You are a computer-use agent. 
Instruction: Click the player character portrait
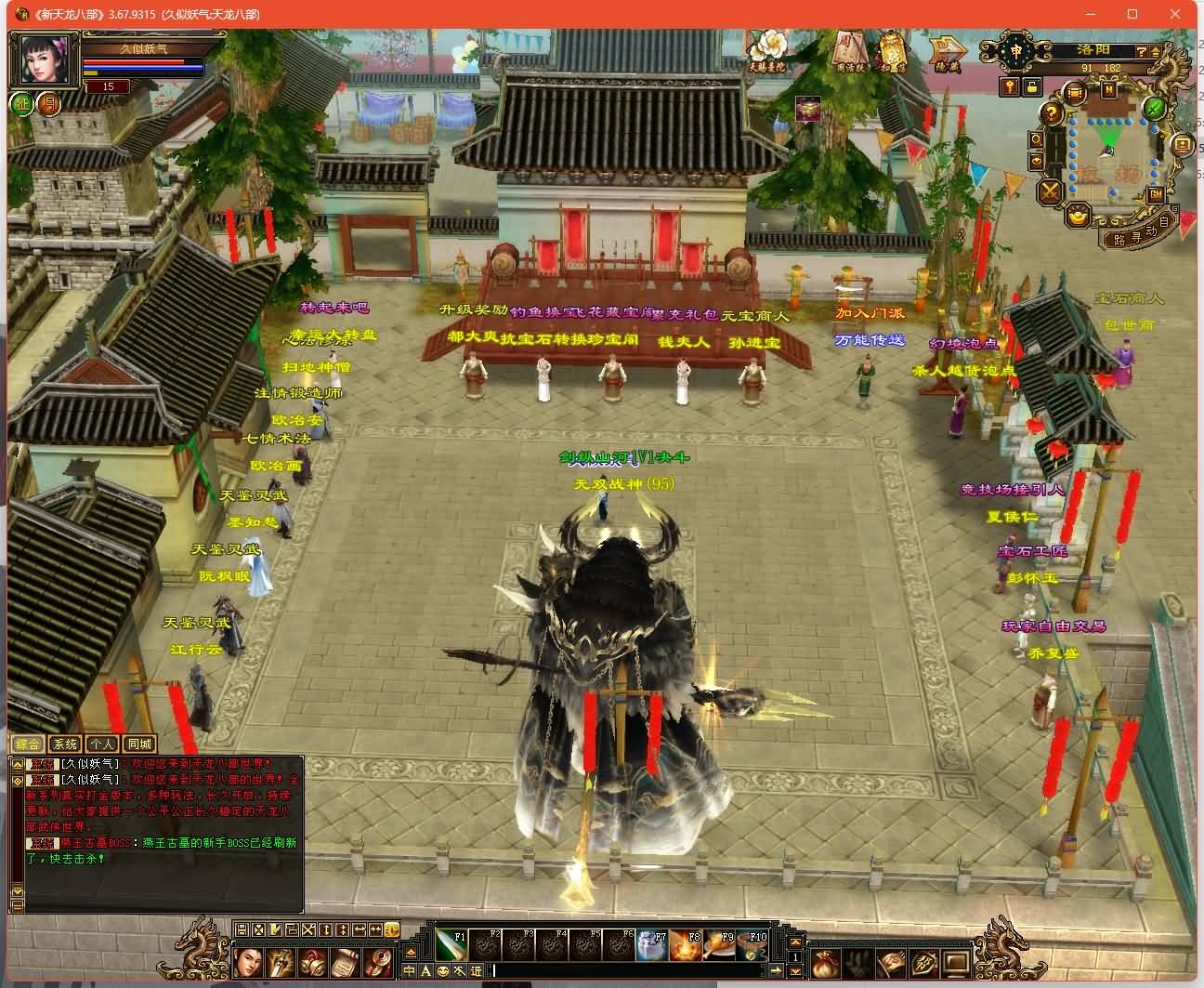45,59
